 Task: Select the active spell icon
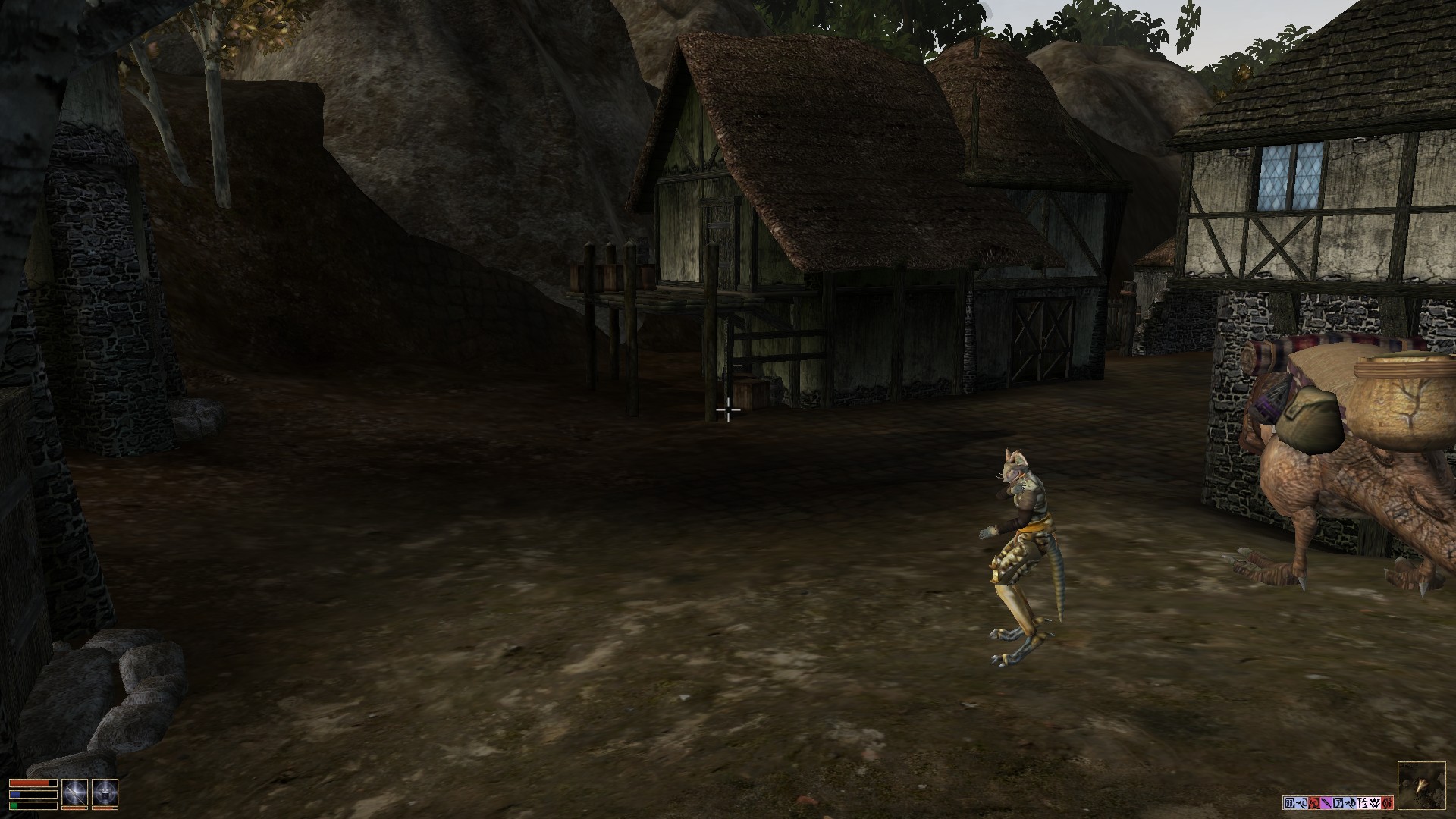[105, 792]
